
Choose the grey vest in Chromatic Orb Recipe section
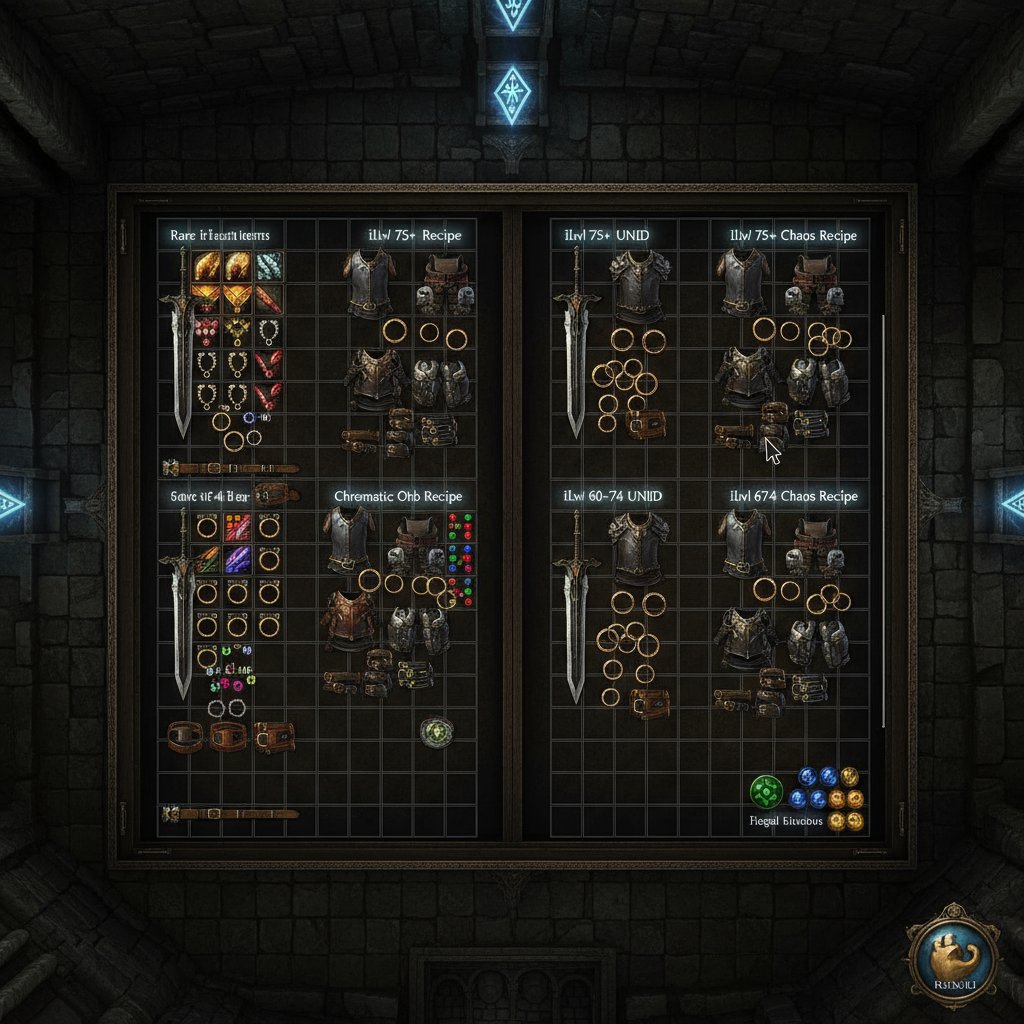point(349,540)
